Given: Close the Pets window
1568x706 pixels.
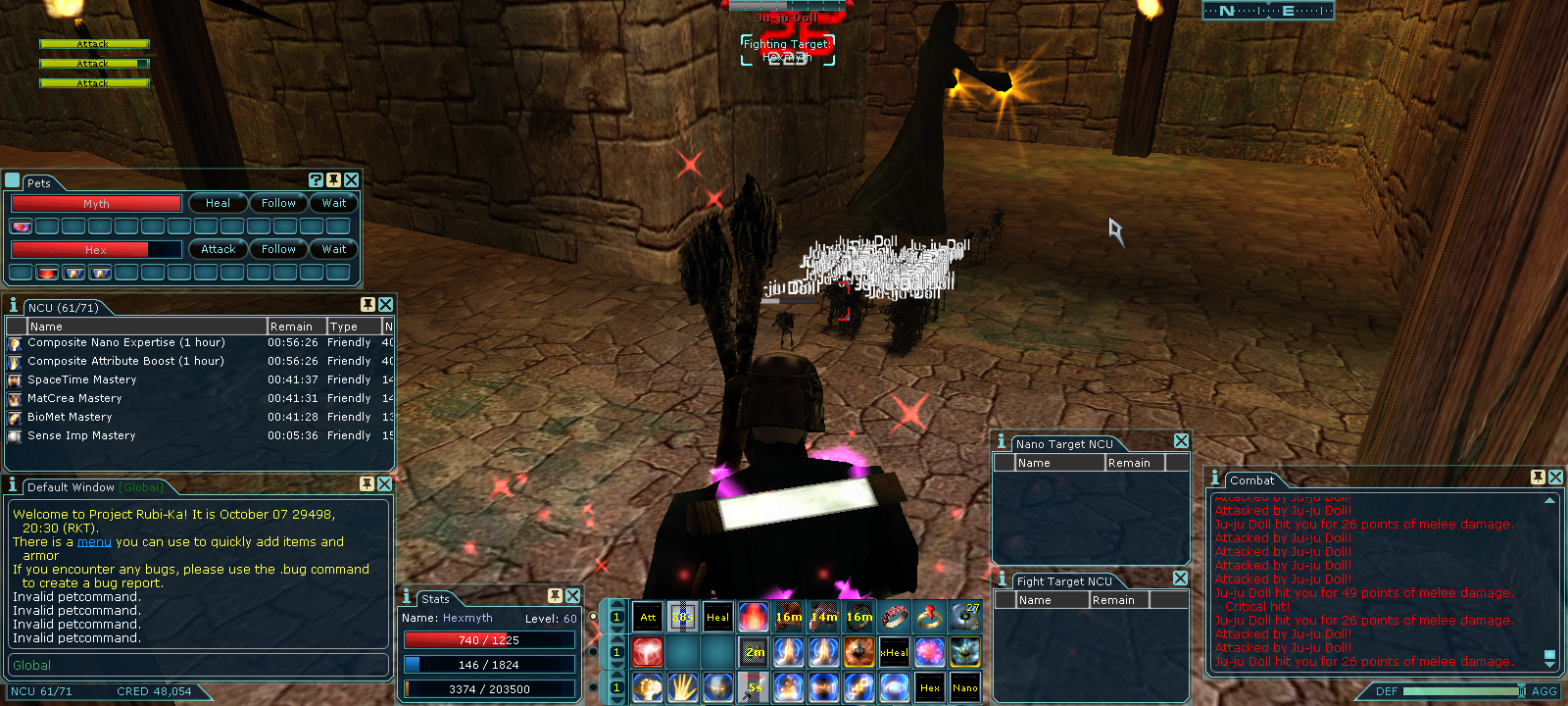Looking at the screenshot, I should click(x=351, y=179).
